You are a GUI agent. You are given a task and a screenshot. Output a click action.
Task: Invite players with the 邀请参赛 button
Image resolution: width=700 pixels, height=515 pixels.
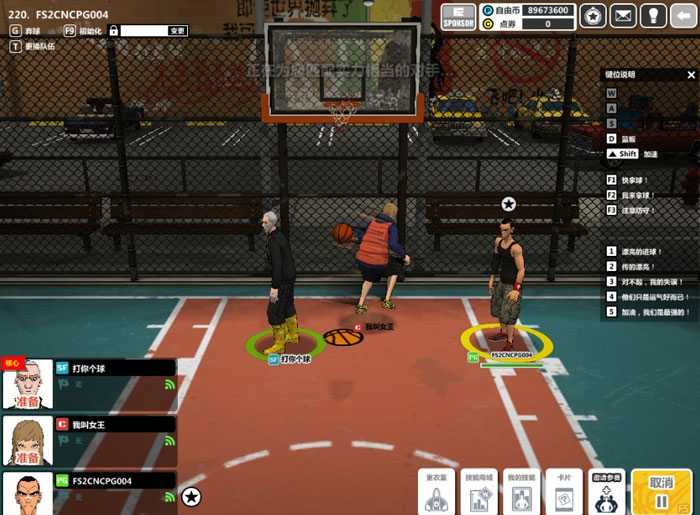tap(607, 491)
